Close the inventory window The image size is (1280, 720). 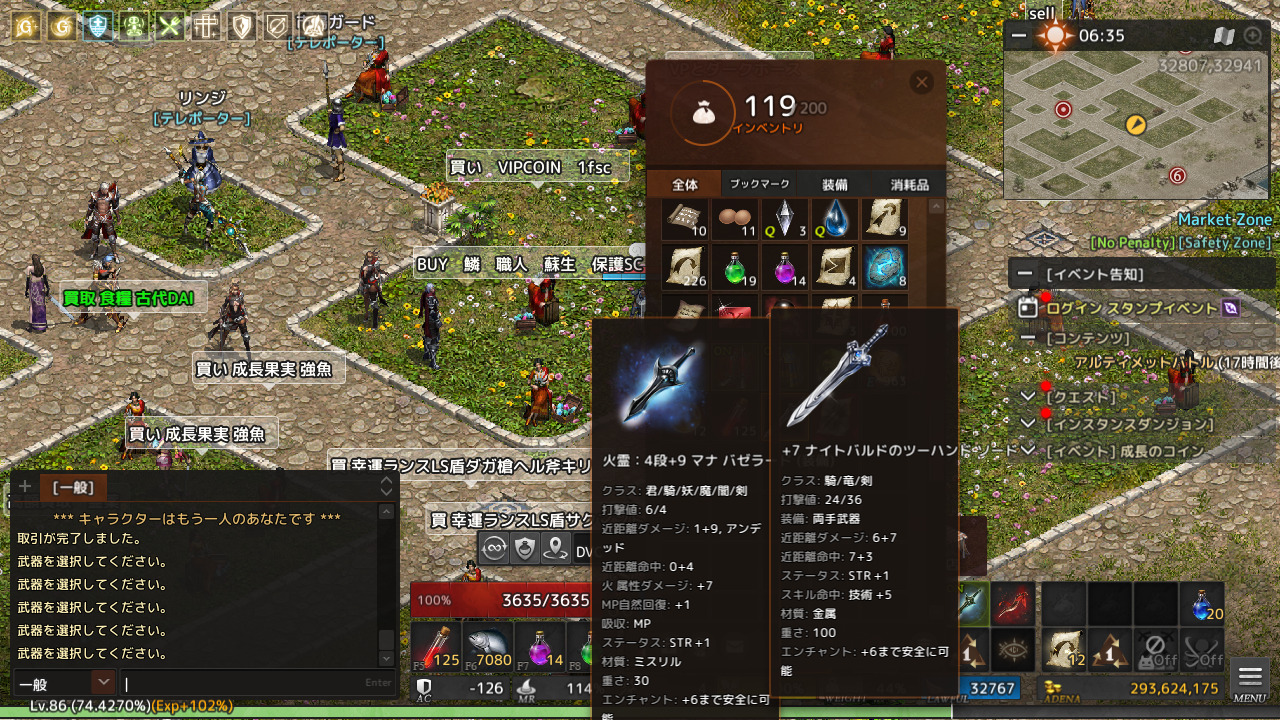[922, 83]
